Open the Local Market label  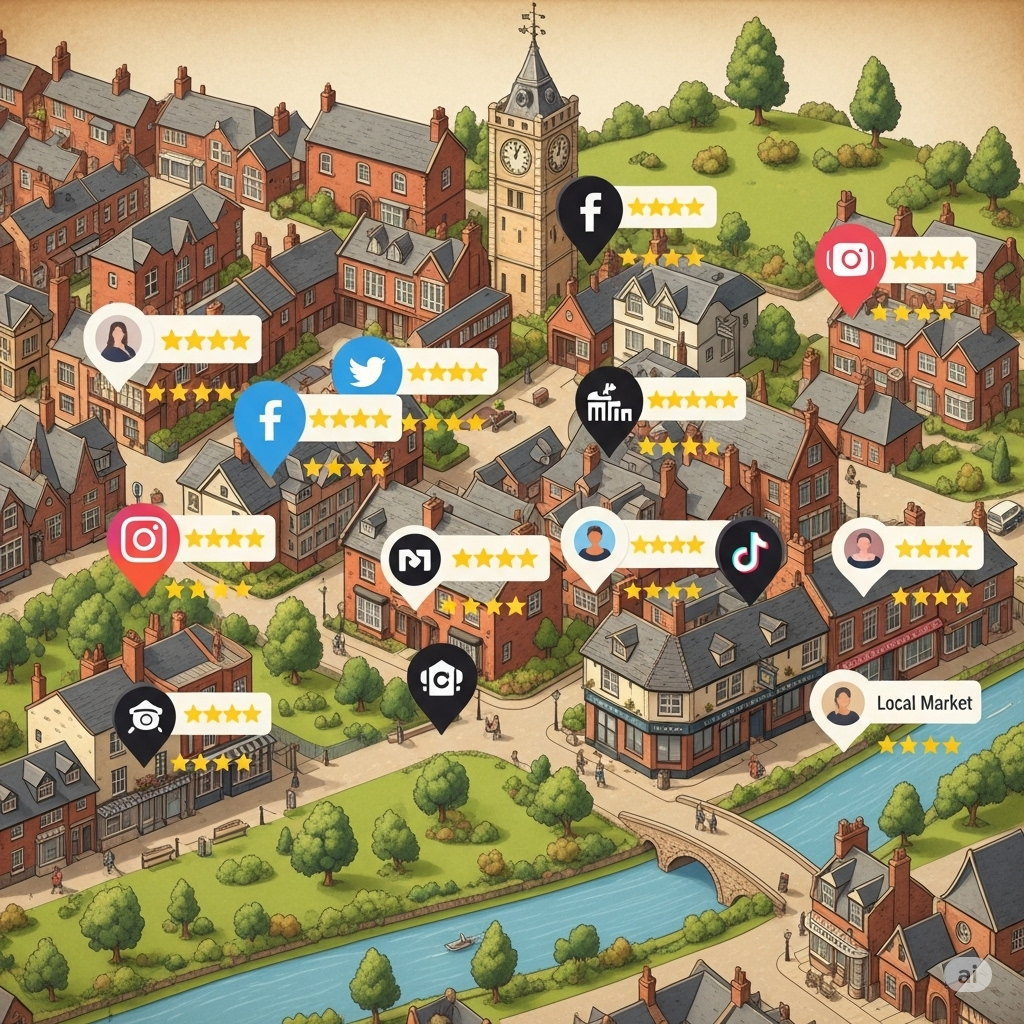[923, 703]
